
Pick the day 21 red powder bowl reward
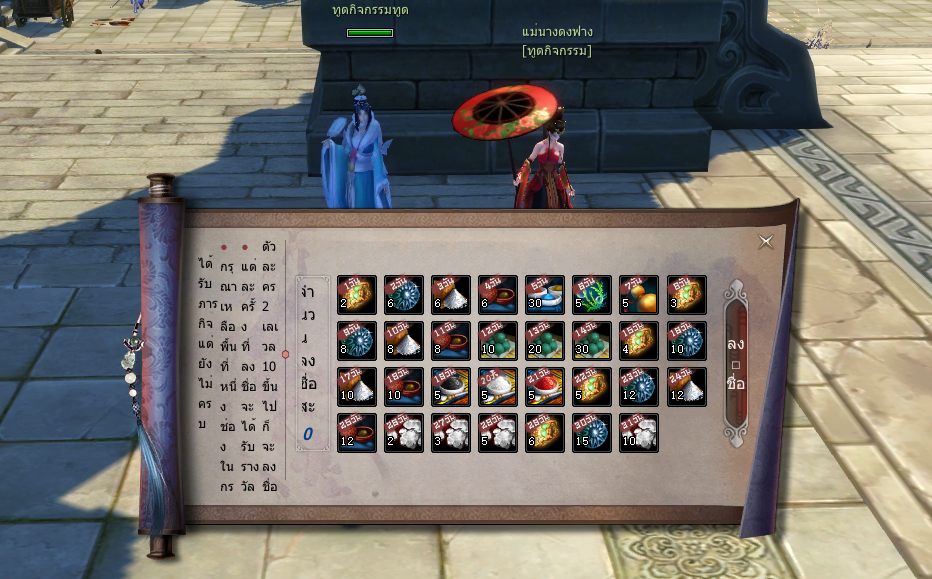[545, 386]
